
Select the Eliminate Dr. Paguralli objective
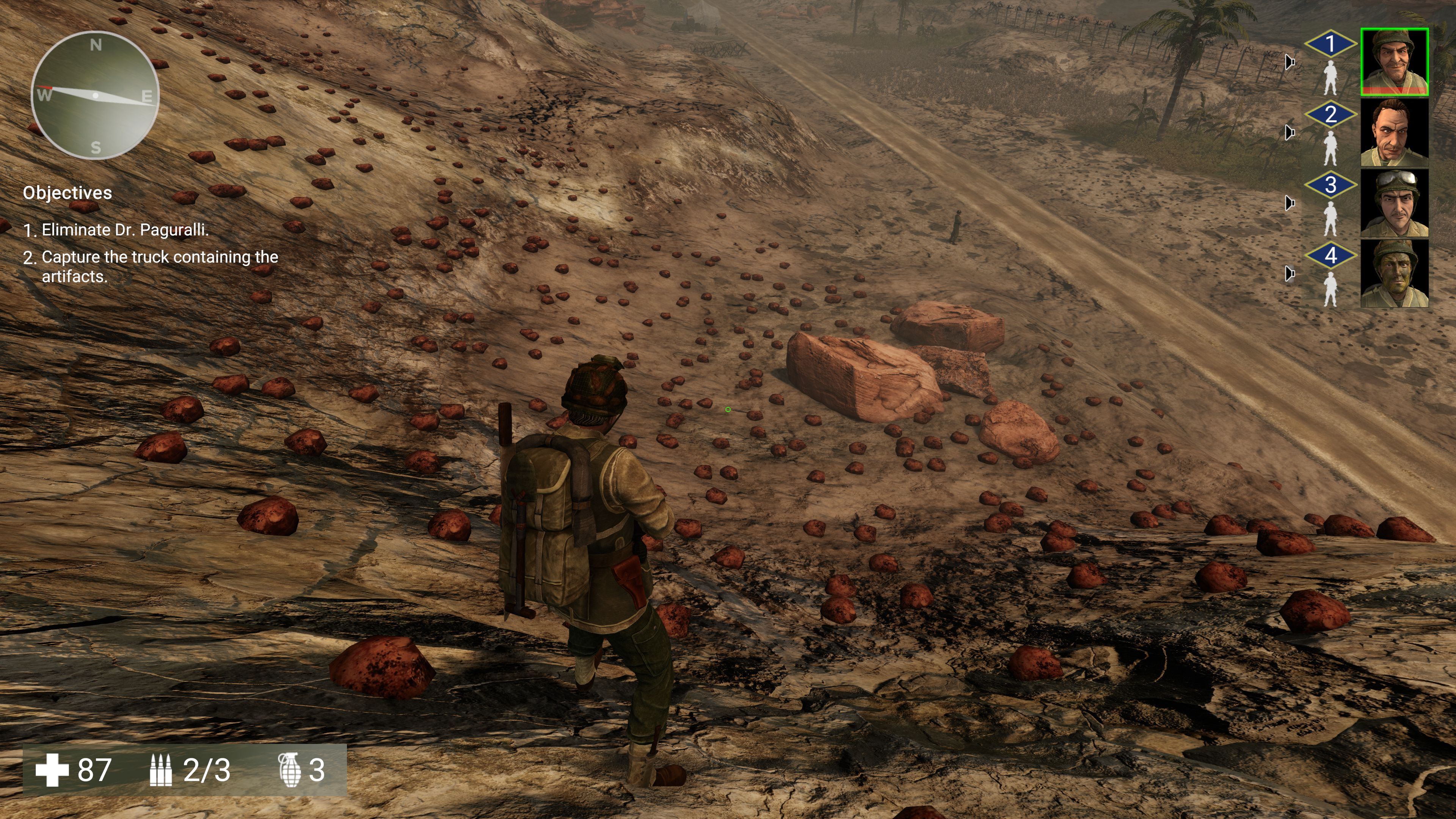pyautogui.click(x=124, y=230)
